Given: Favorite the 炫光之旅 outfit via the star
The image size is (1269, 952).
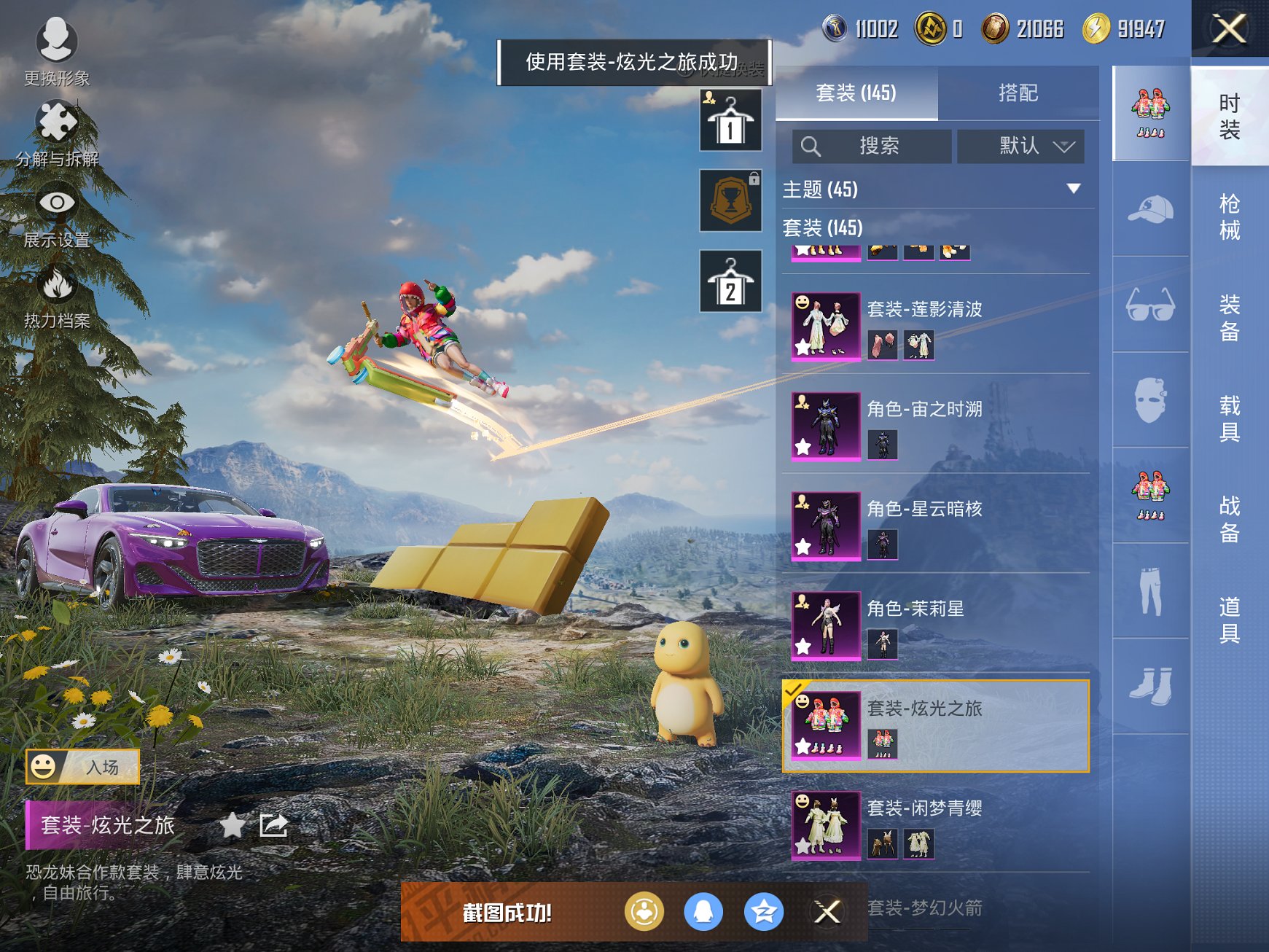Looking at the screenshot, I should 232,824.
